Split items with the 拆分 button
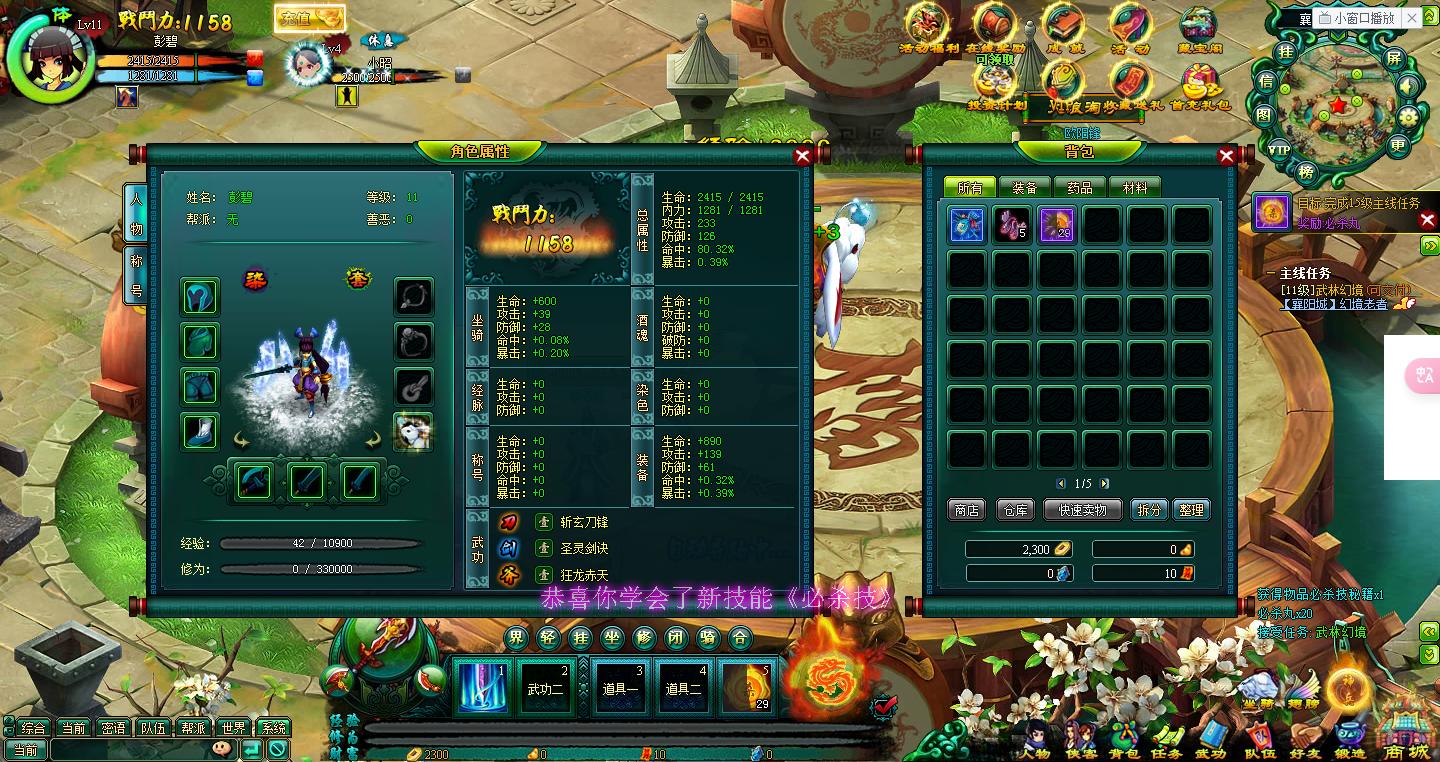 point(1149,510)
